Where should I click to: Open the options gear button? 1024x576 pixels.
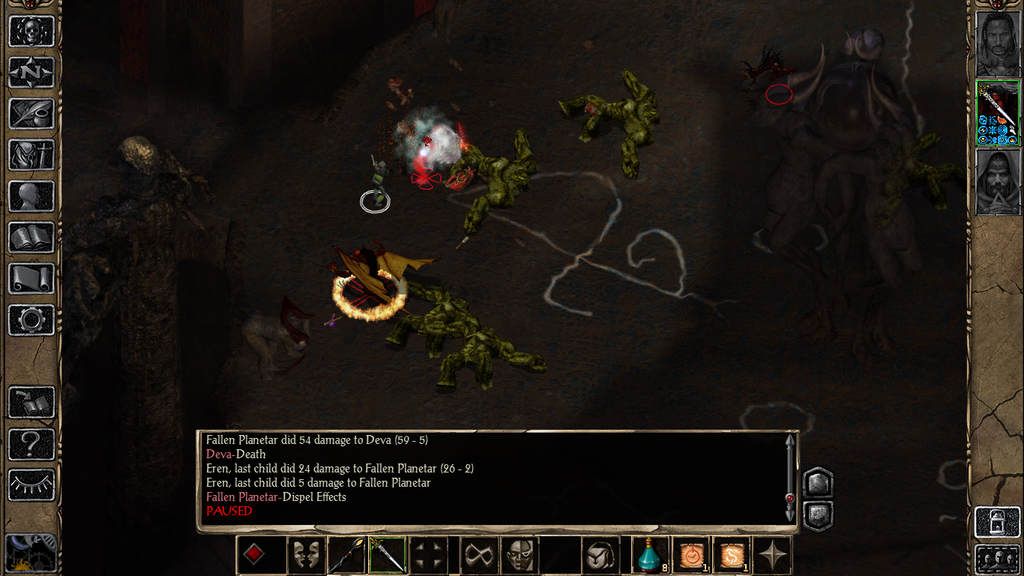[x=31, y=320]
